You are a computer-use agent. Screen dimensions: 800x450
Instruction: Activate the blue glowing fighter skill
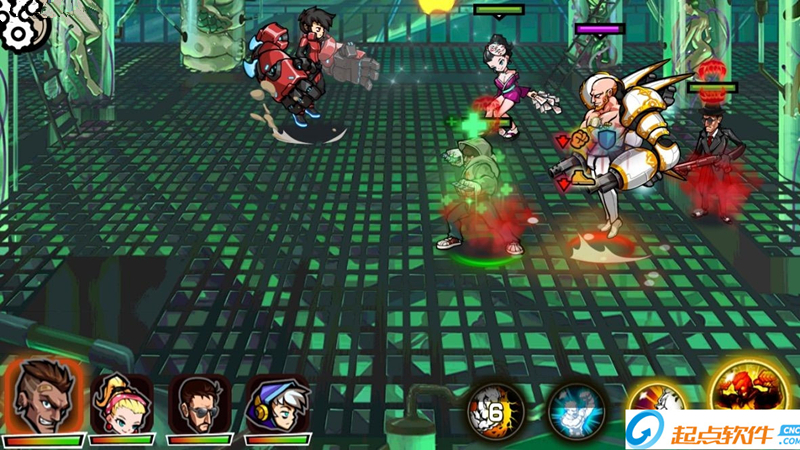pos(574,410)
